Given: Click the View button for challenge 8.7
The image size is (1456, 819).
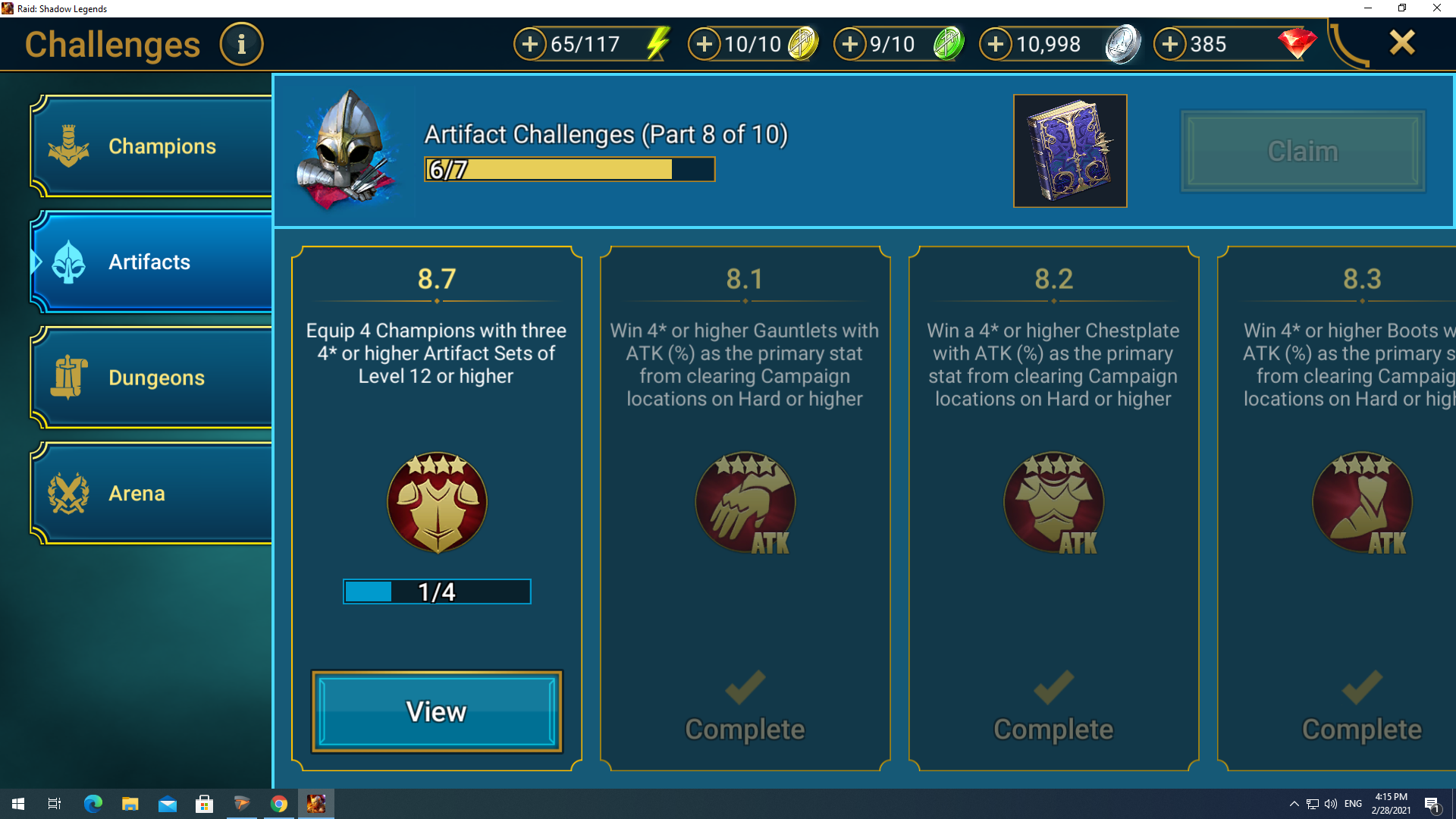Looking at the screenshot, I should [x=437, y=711].
